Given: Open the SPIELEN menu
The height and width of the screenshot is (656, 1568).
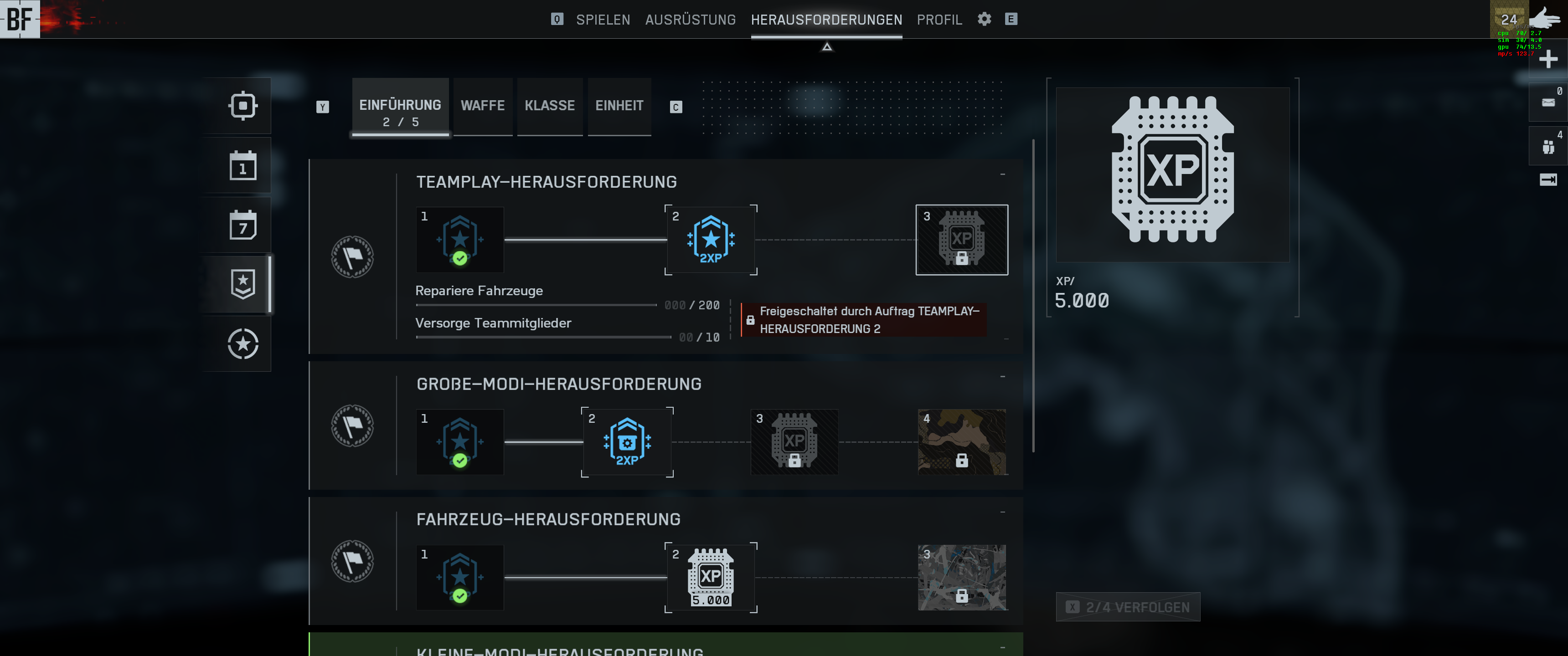Looking at the screenshot, I should click(603, 19).
